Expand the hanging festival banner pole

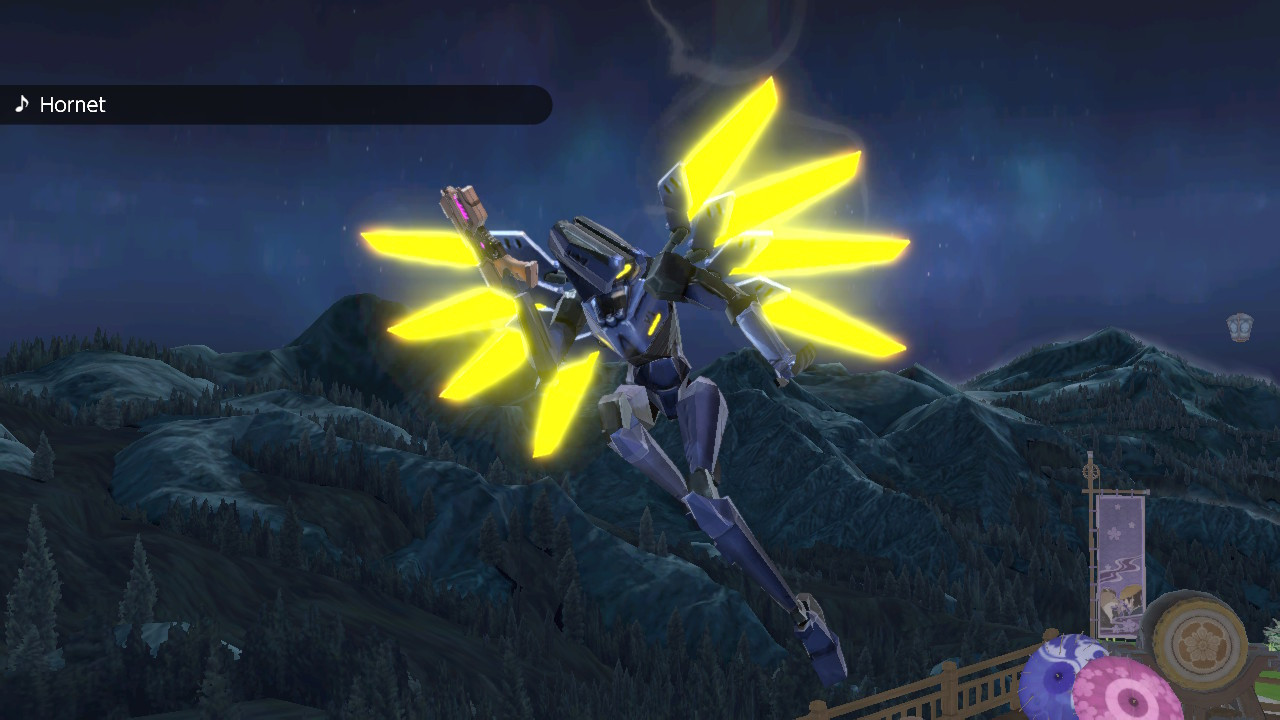tap(1092, 500)
